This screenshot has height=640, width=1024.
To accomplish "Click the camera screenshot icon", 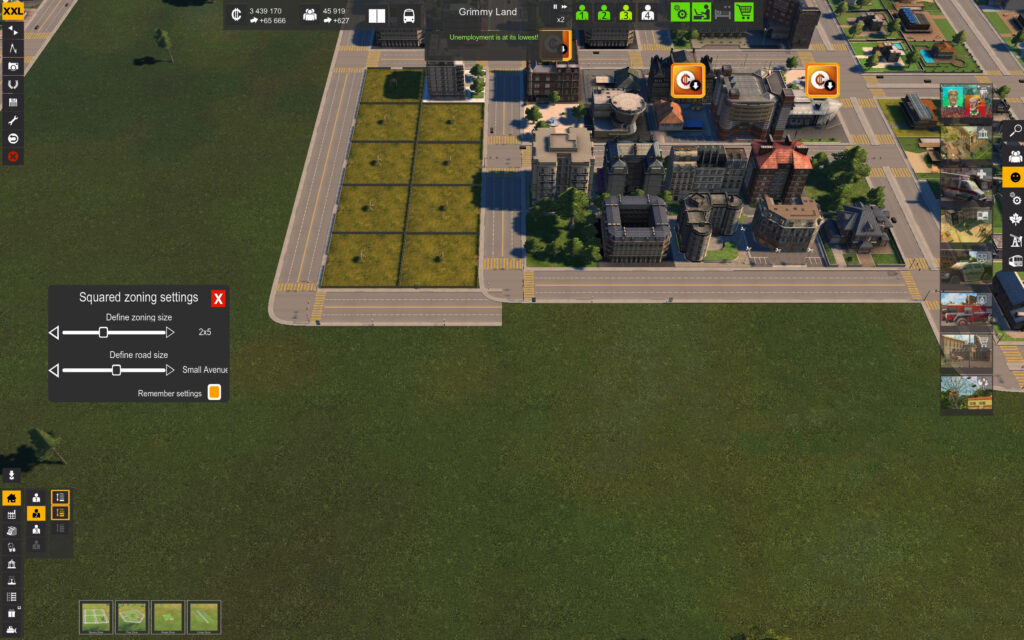I will tap(13, 66).
